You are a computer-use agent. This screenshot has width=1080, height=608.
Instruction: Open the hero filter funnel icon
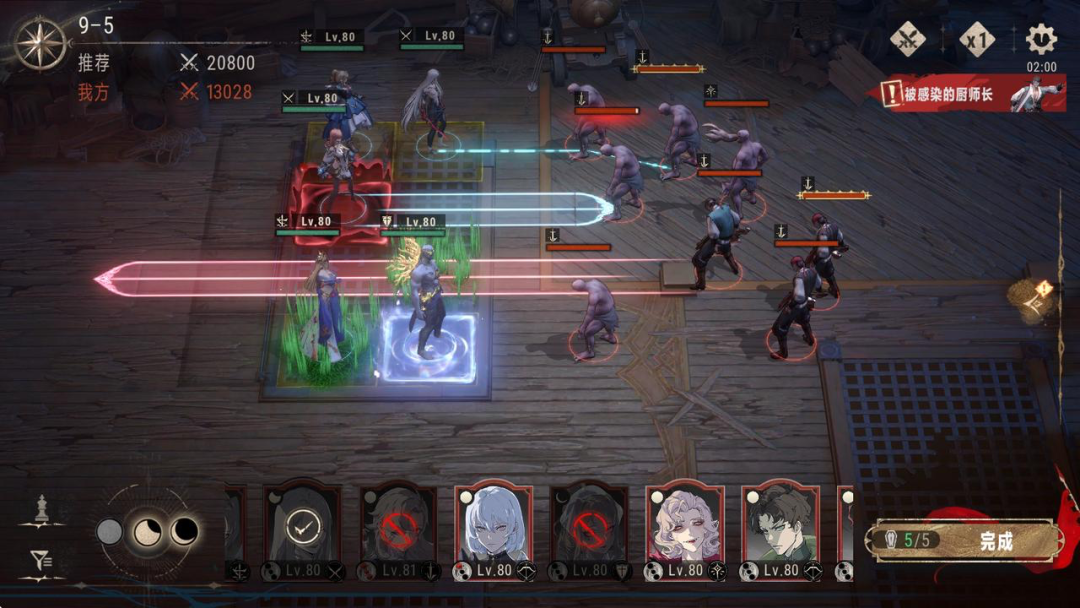pos(40,562)
